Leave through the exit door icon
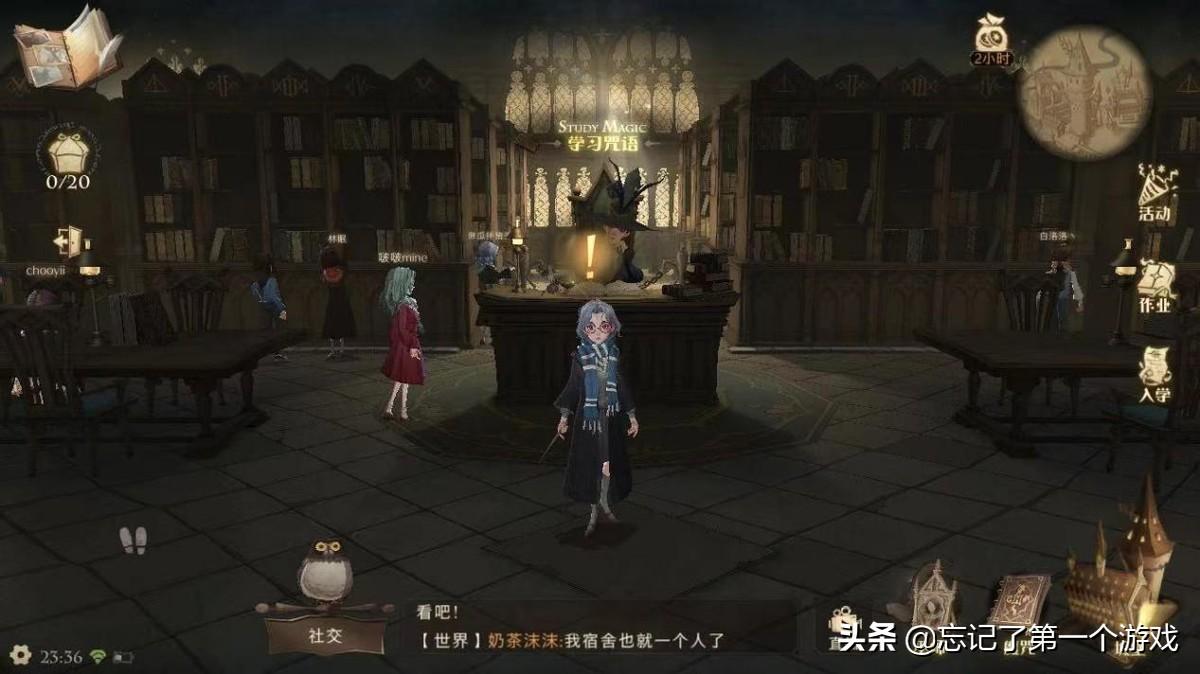Viewport: 1200px width, 674px height. [x=69, y=243]
